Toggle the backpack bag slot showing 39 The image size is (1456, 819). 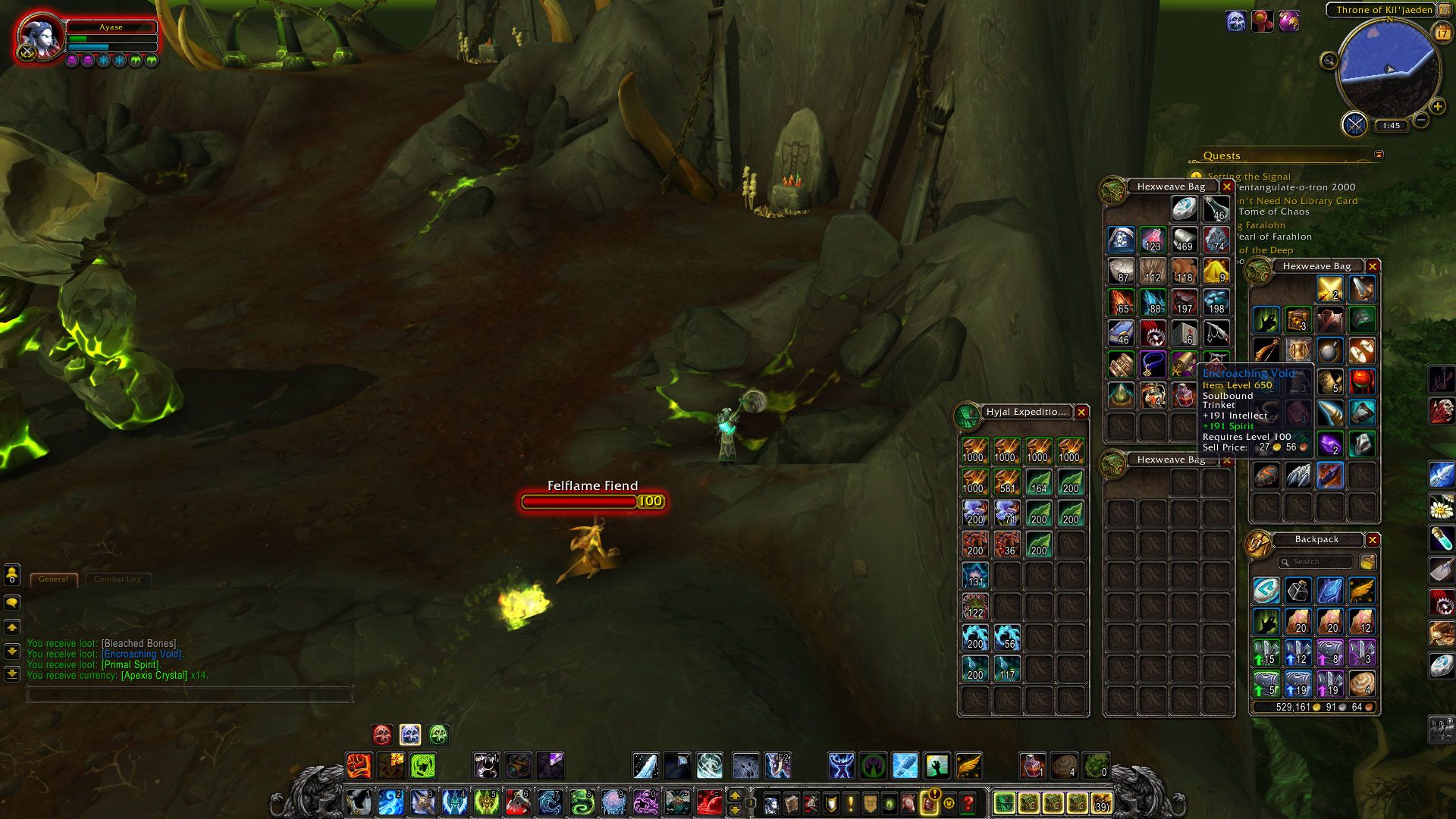1101,802
